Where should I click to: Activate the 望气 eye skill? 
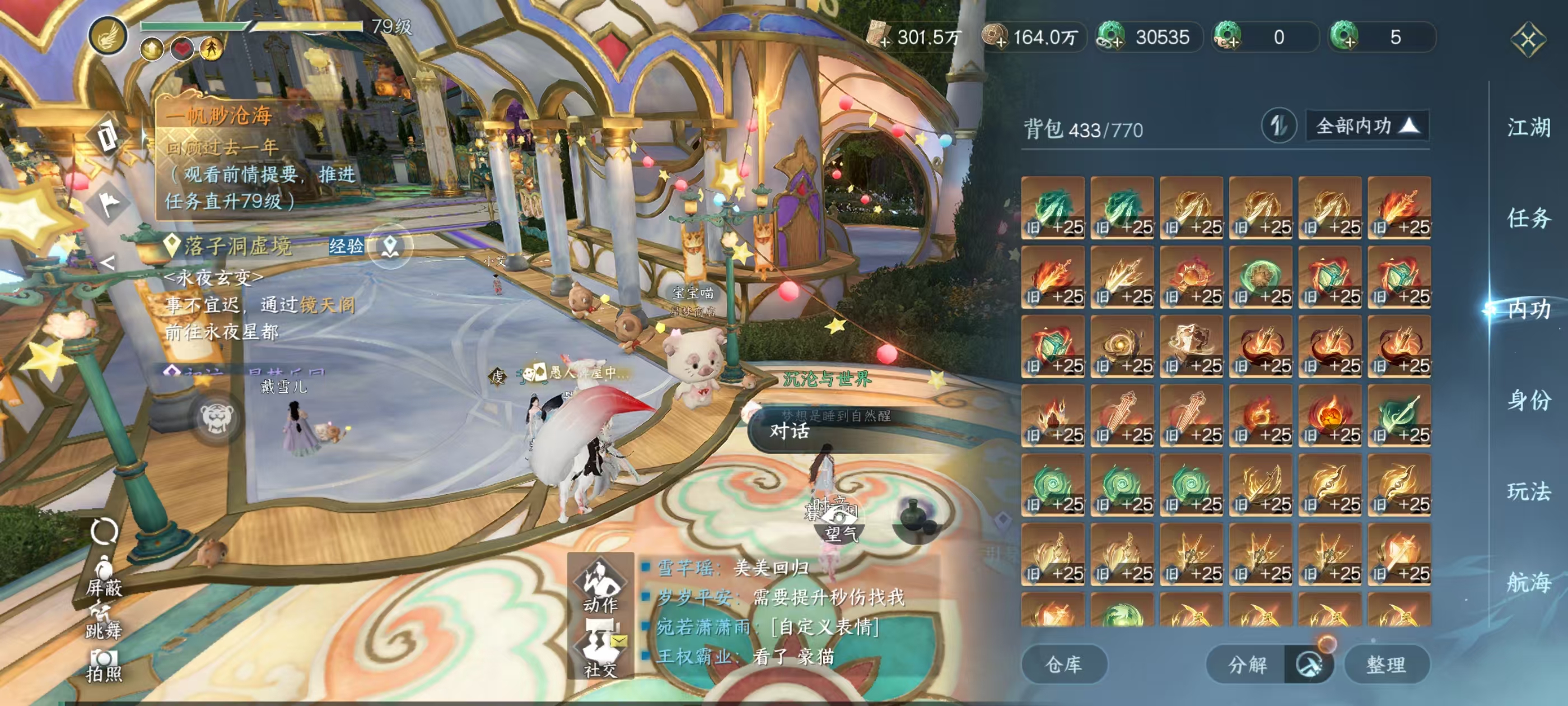click(x=841, y=524)
